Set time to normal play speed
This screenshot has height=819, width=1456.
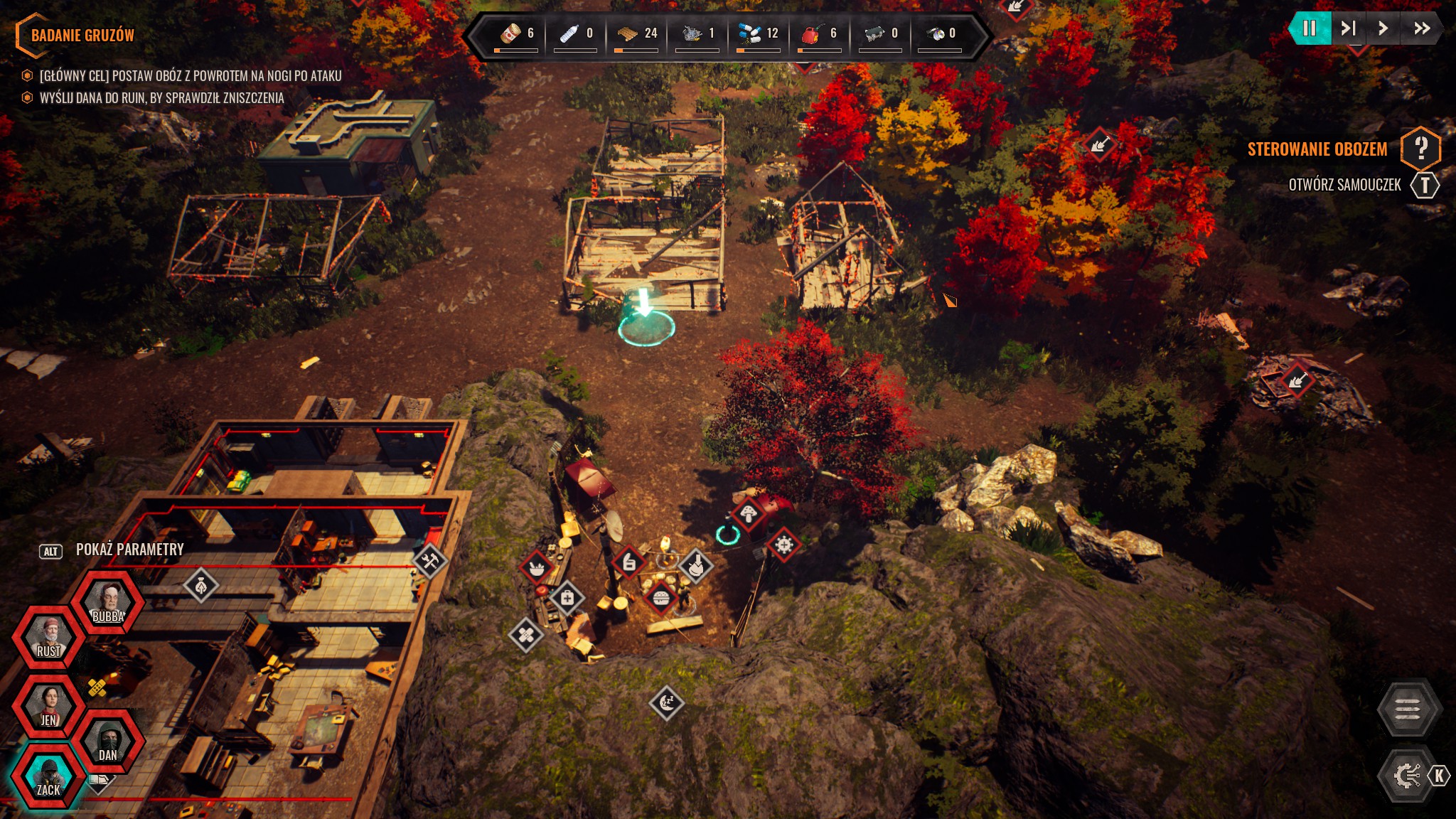[1383, 28]
